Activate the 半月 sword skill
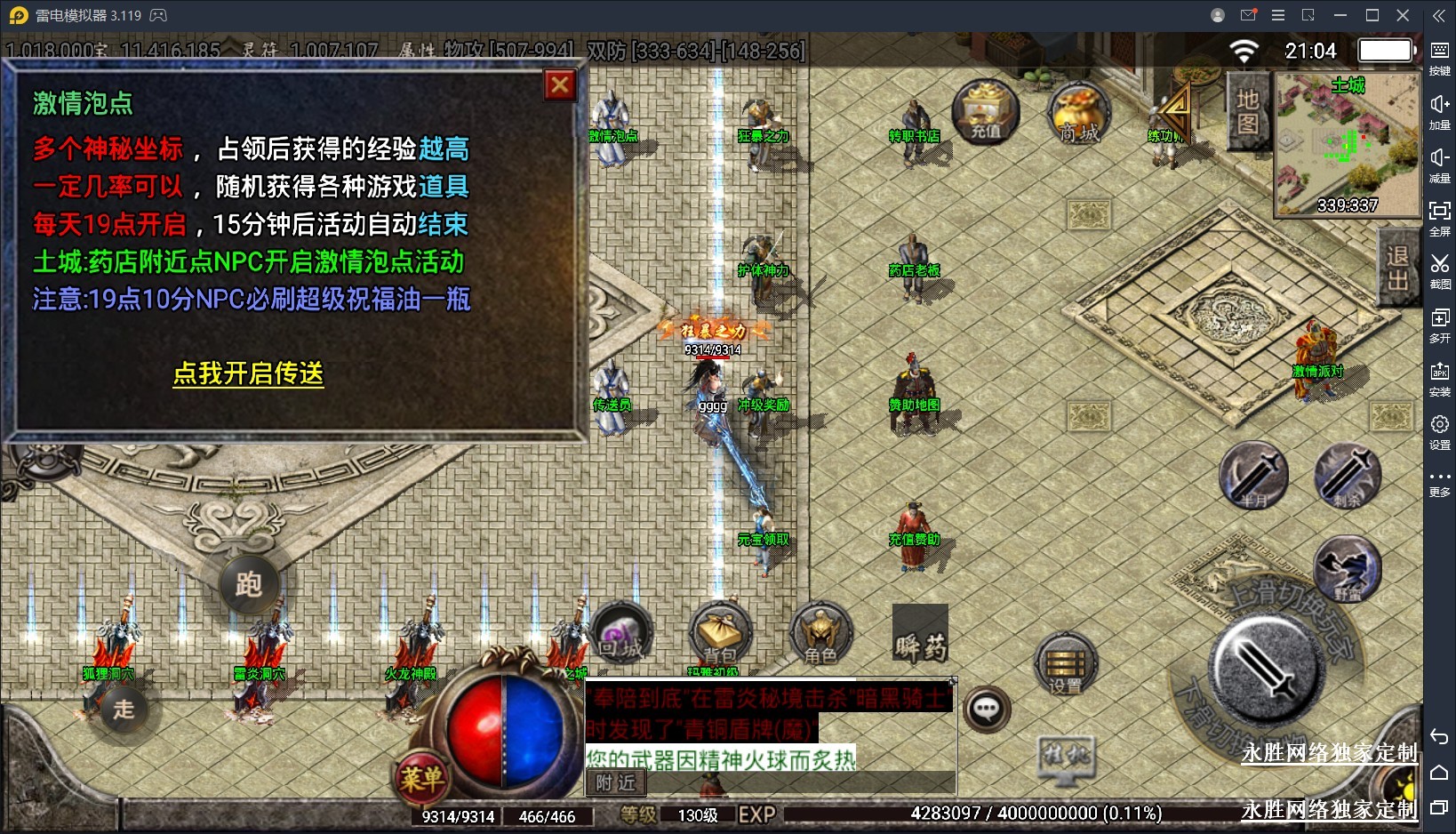This screenshot has width=1456, height=834. pyautogui.click(x=1253, y=476)
